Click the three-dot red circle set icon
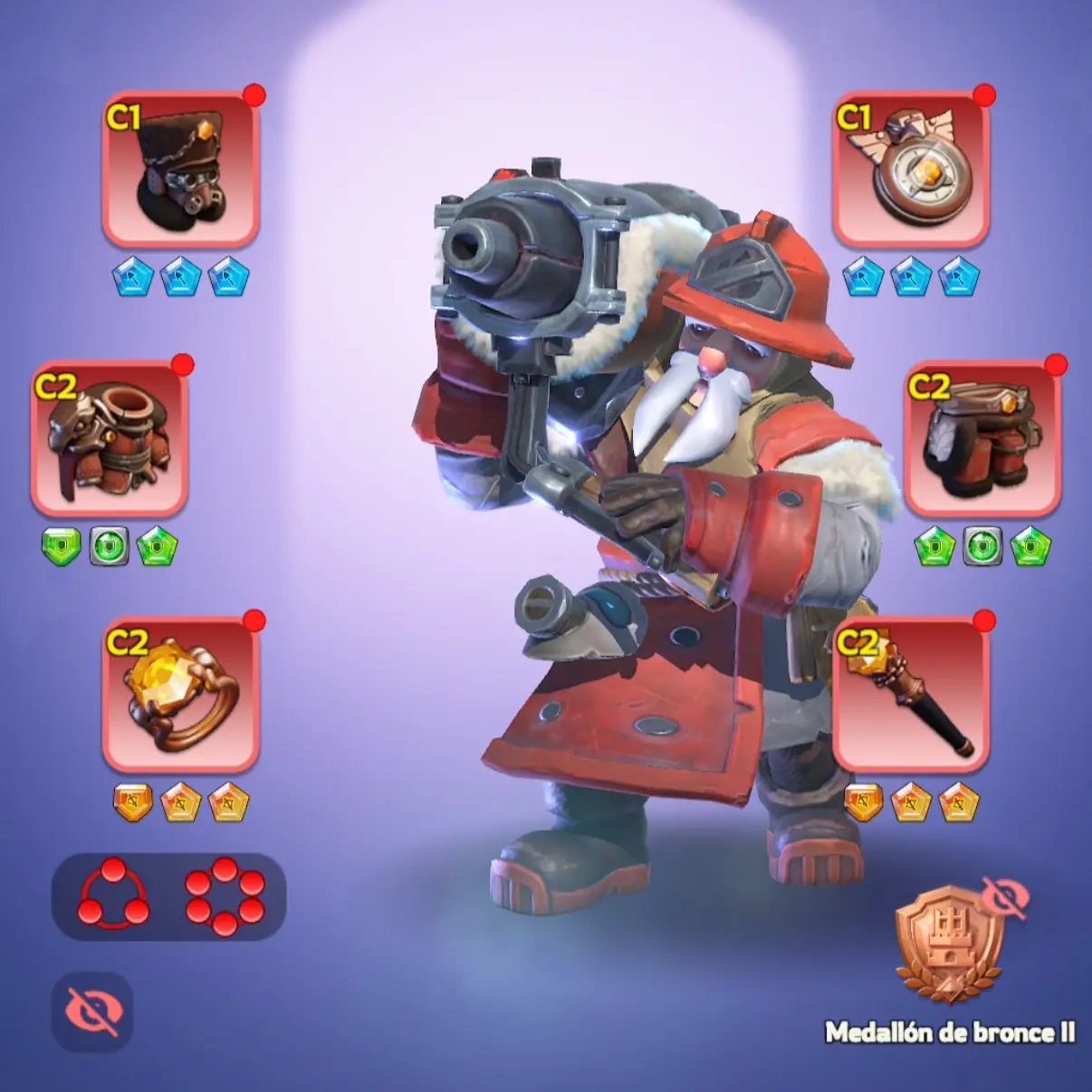This screenshot has width=1092, height=1092. point(113,895)
